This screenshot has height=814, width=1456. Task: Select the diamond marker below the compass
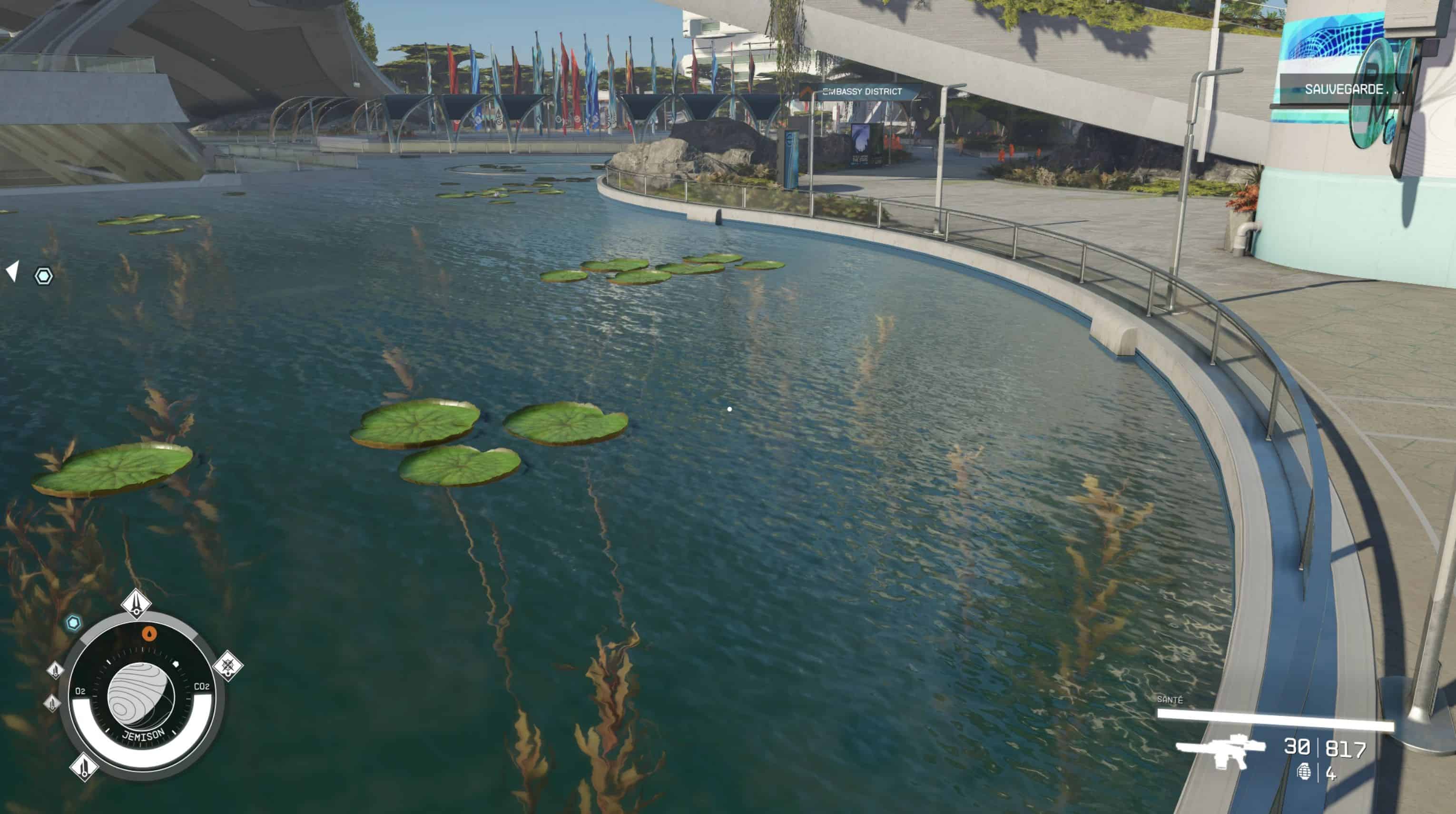point(84,767)
